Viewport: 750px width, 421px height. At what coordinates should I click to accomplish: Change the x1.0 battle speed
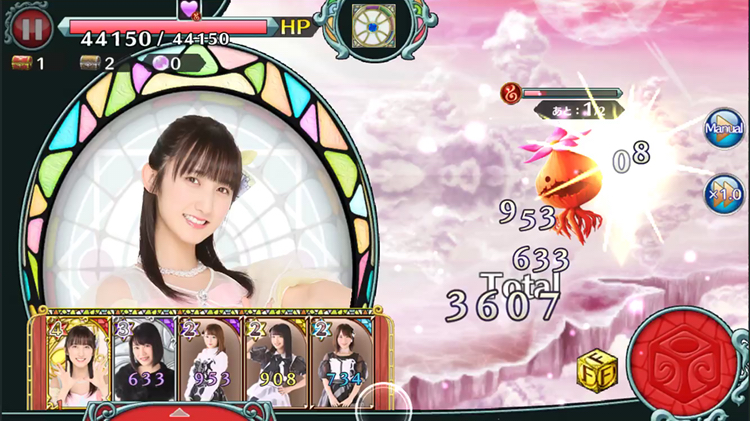(723, 192)
